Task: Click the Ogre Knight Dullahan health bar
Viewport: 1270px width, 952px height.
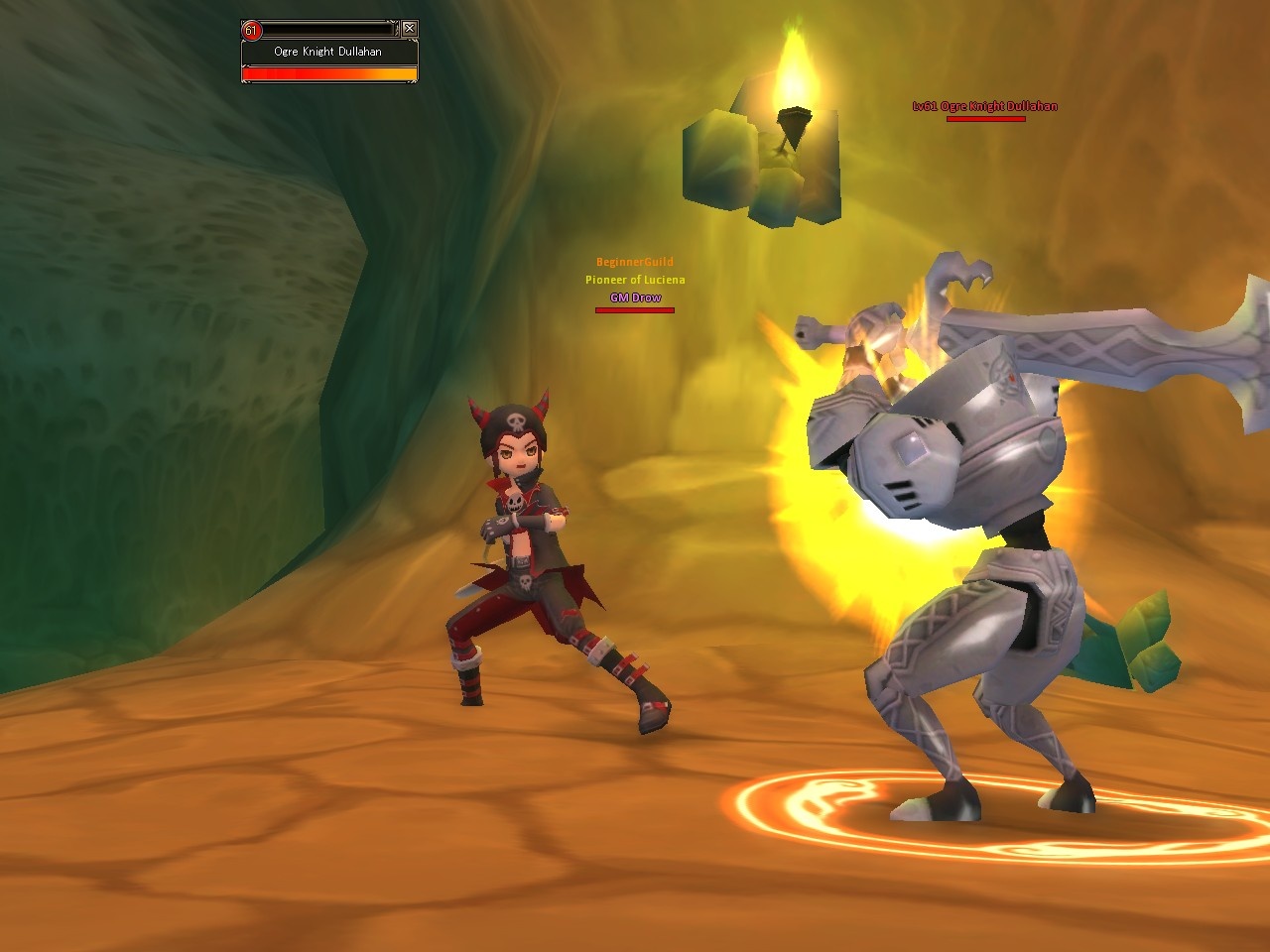Action: click(x=327, y=71)
